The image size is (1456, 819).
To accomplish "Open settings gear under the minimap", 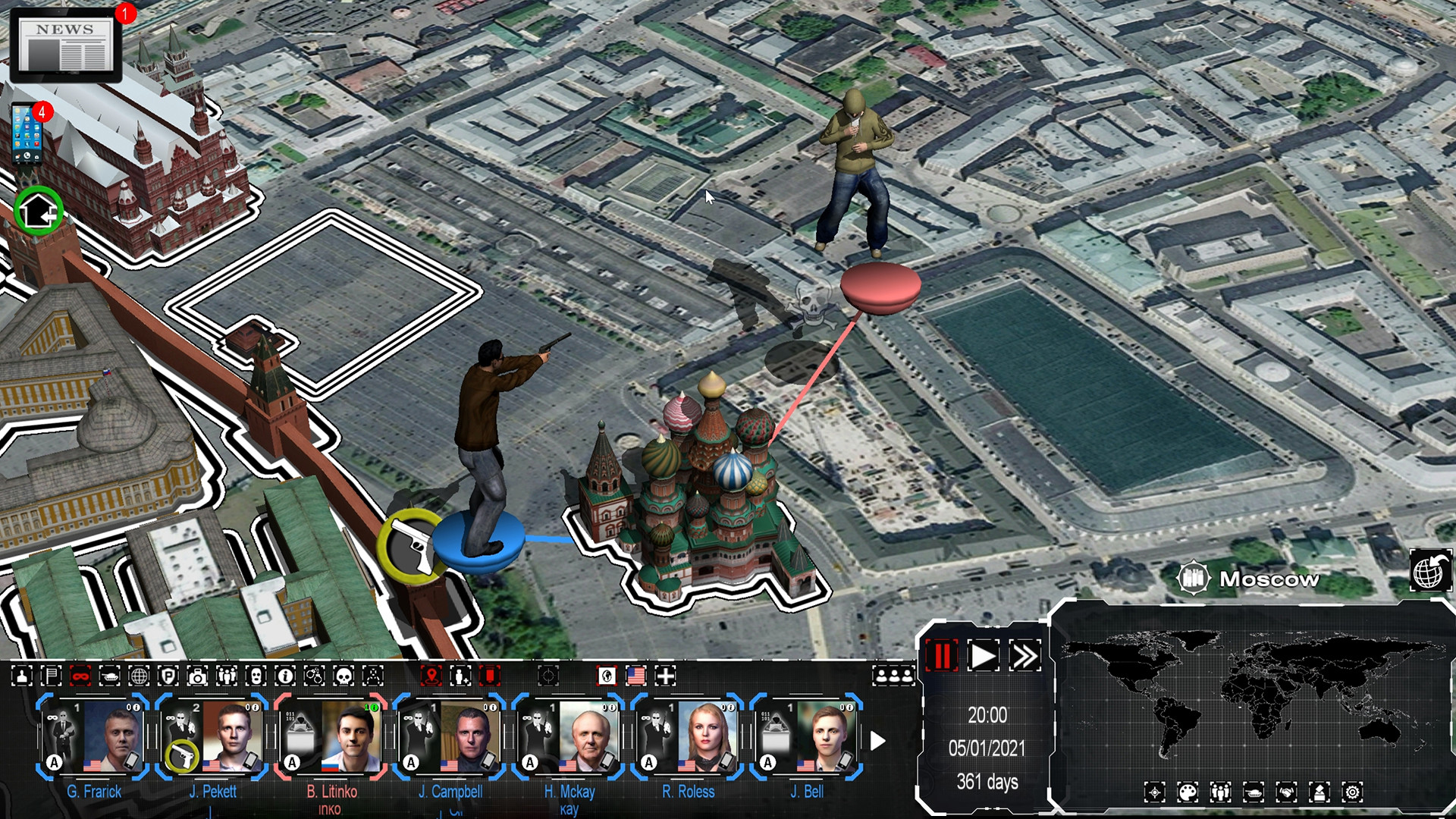I will click(x=1352, y=792).
